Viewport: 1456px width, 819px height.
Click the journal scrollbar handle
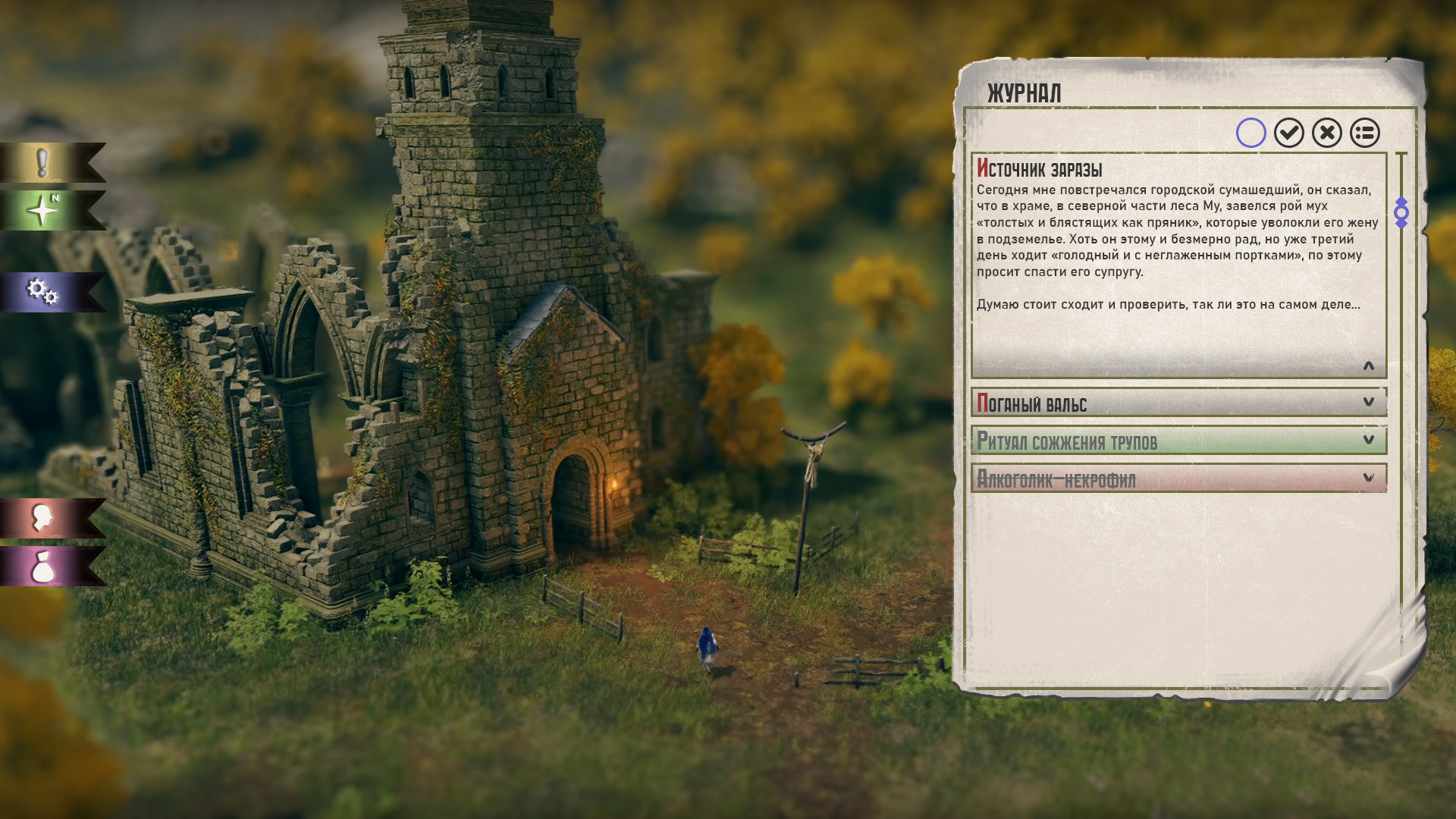1401,213
